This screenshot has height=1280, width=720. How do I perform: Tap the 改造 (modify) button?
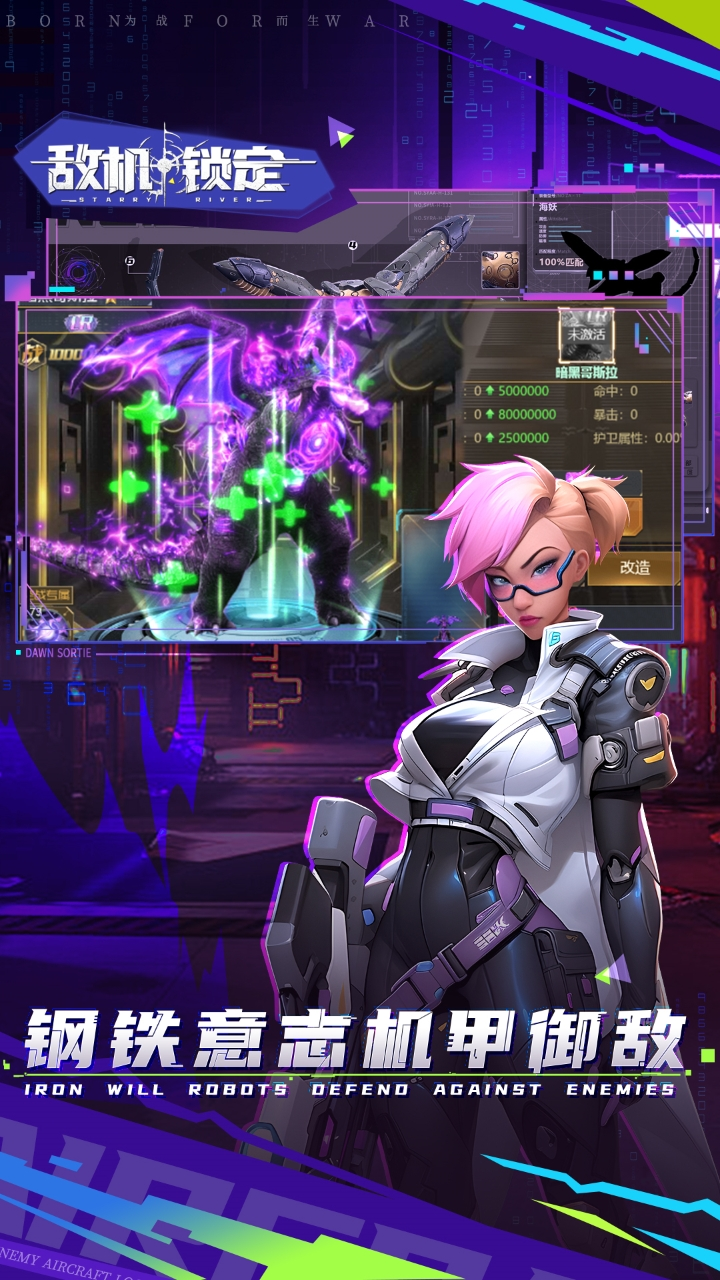pyautogui.click(x=634, y=567)
